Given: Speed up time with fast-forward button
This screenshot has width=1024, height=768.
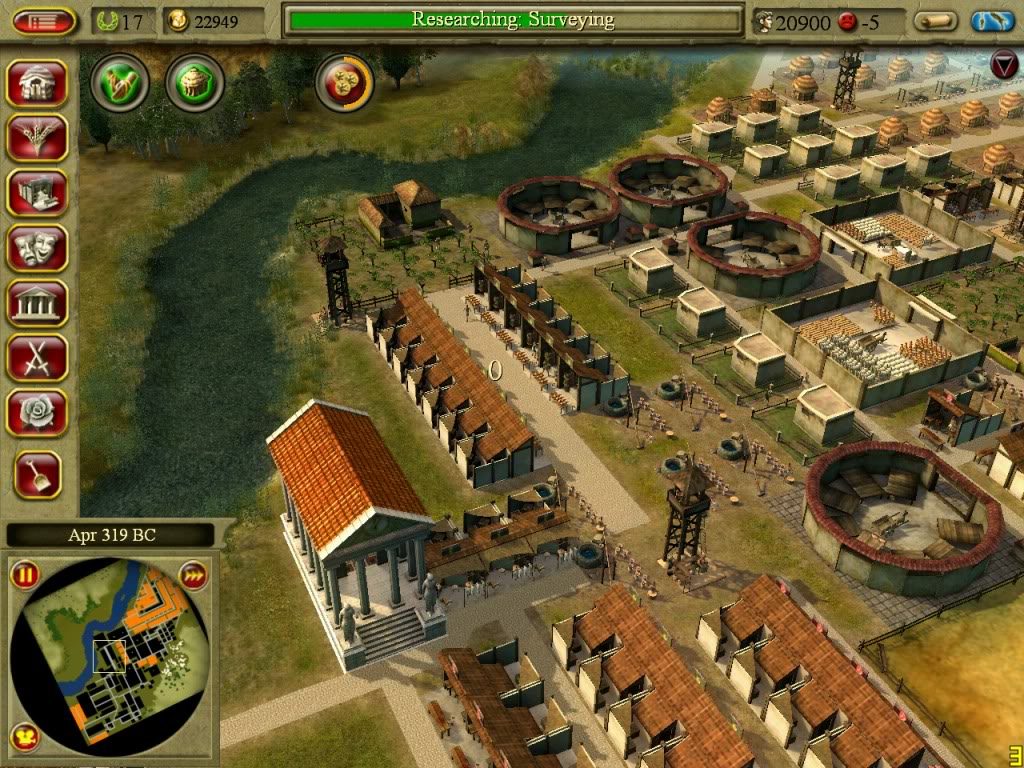Looking at the screenshot, I should (193, 575).
